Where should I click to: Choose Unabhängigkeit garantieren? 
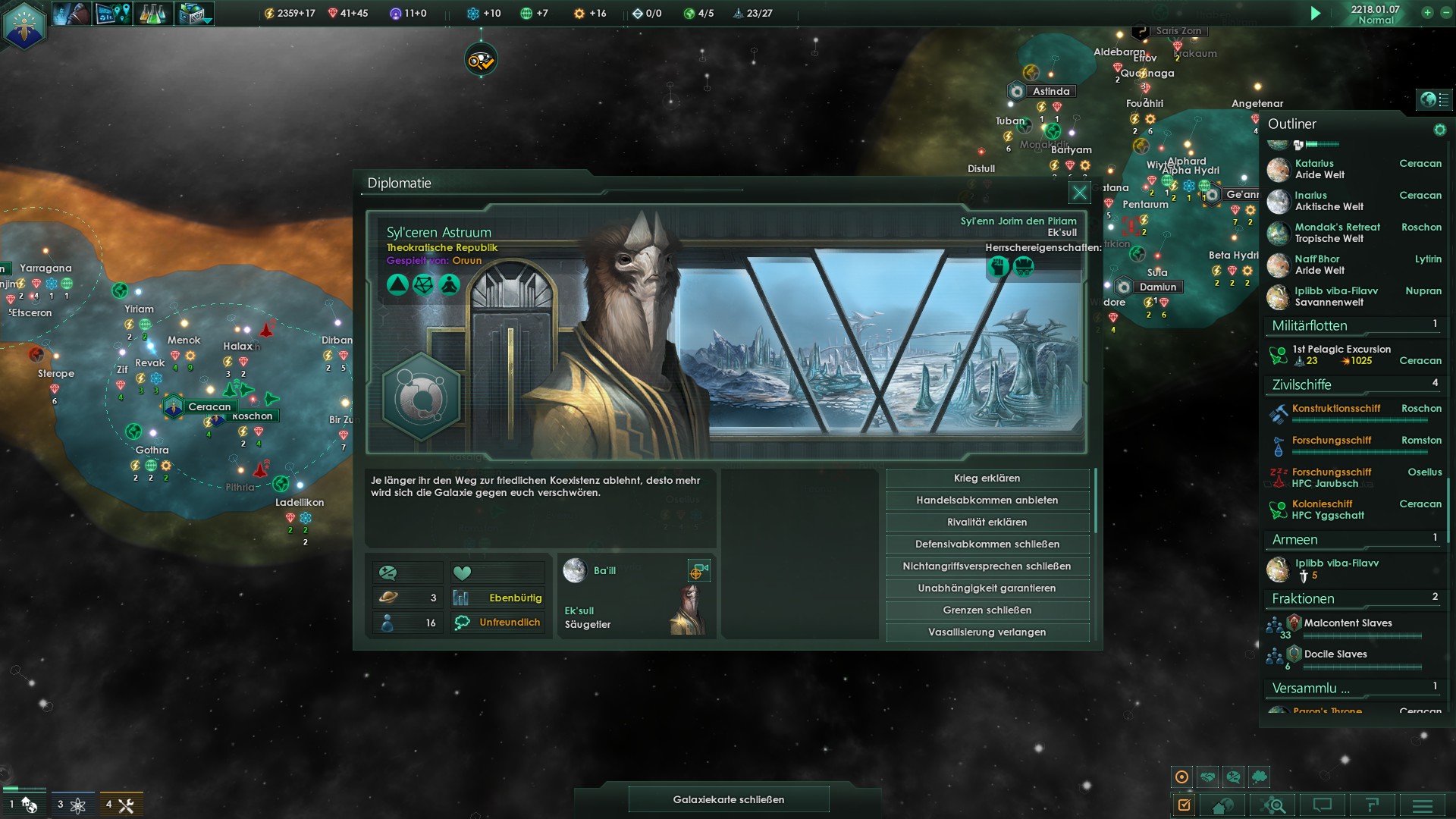click(987, 588)
